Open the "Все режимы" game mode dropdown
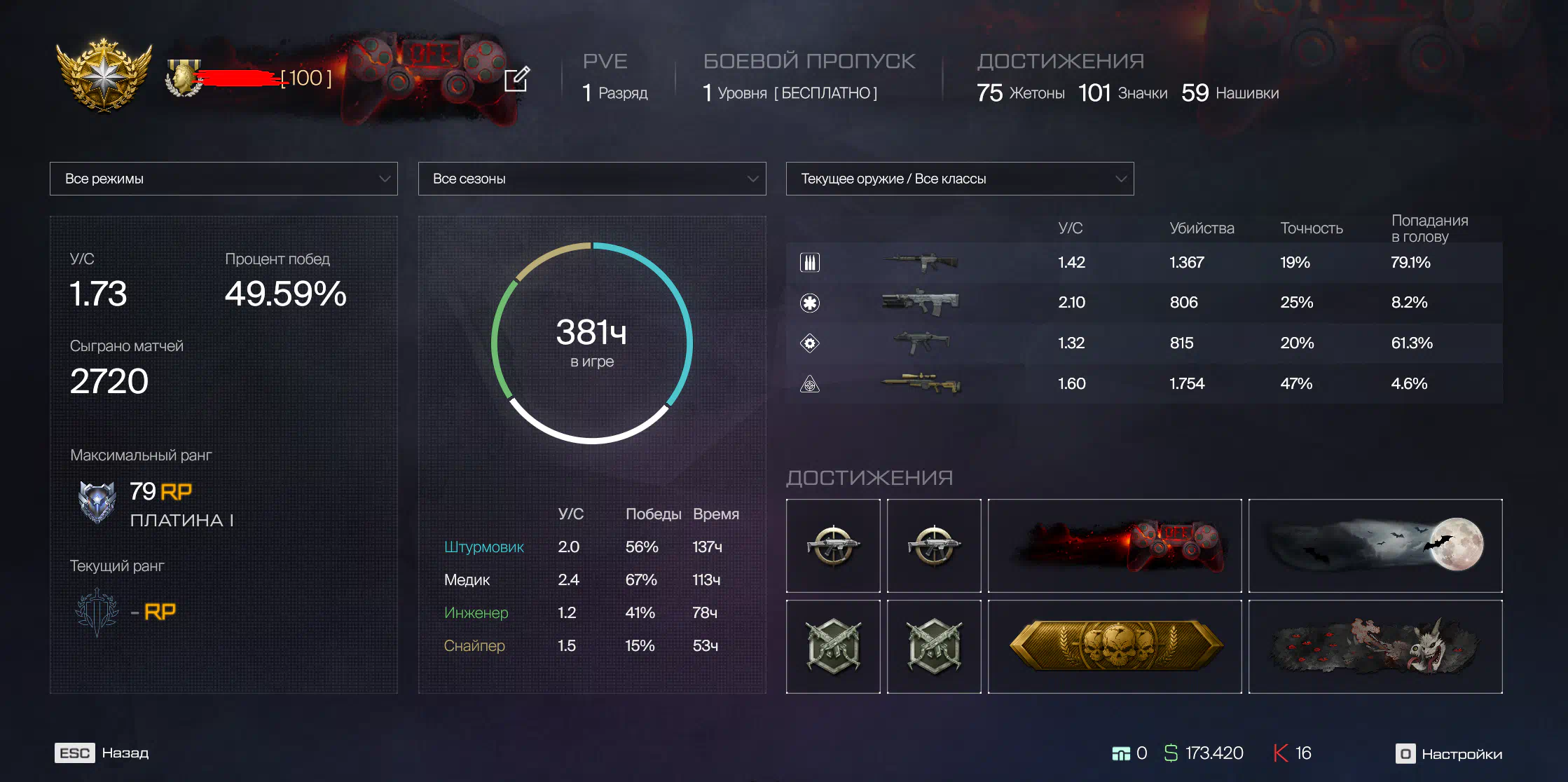The image size is (1568, 782). [x=223, y=179]
